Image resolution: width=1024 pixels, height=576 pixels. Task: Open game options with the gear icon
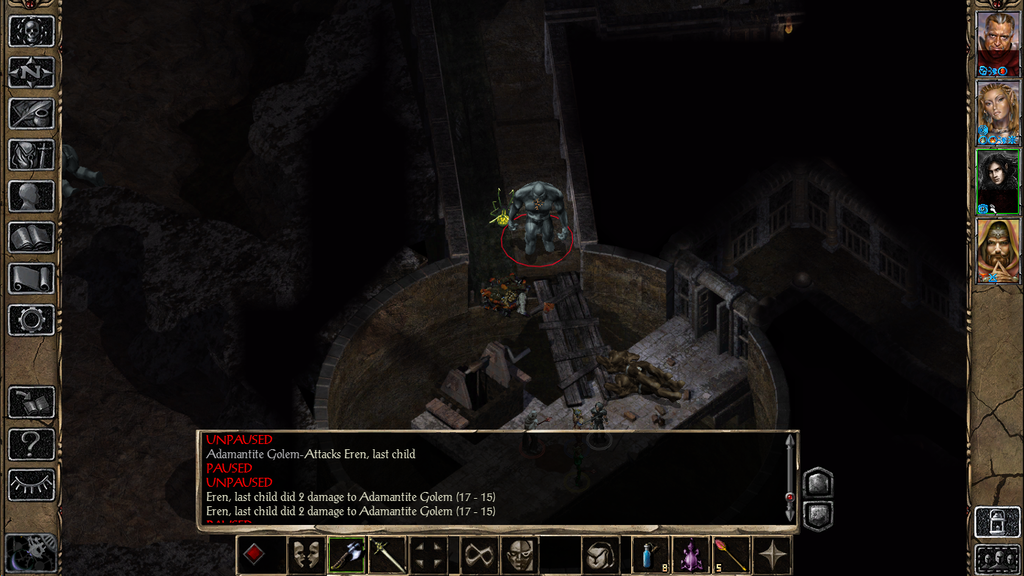pos(31,320)
